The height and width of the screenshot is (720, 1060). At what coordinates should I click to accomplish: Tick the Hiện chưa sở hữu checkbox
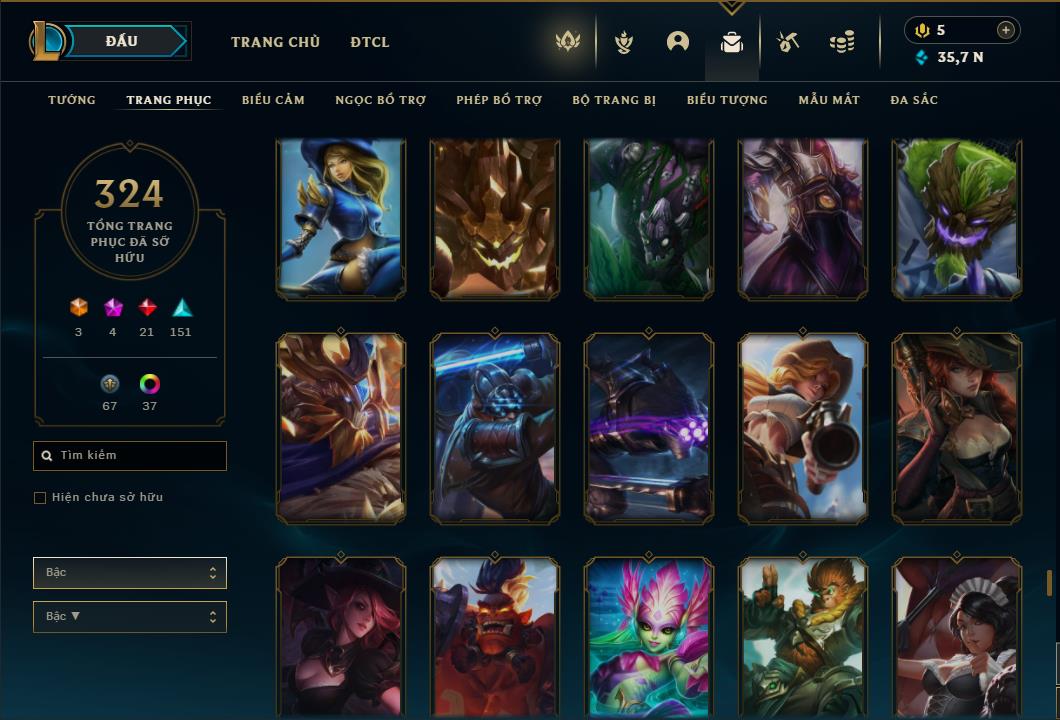(40, 498)
